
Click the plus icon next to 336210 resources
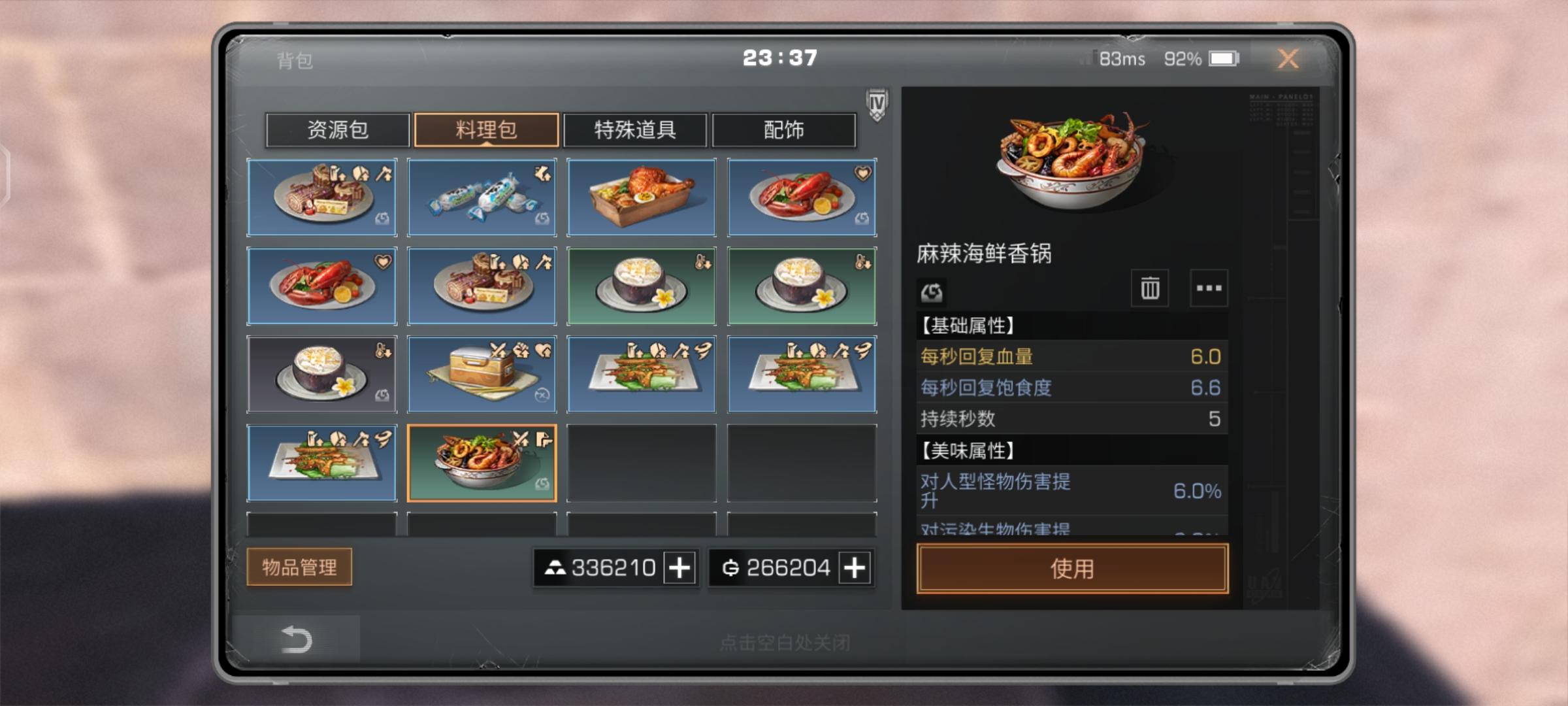coord(679,567)
